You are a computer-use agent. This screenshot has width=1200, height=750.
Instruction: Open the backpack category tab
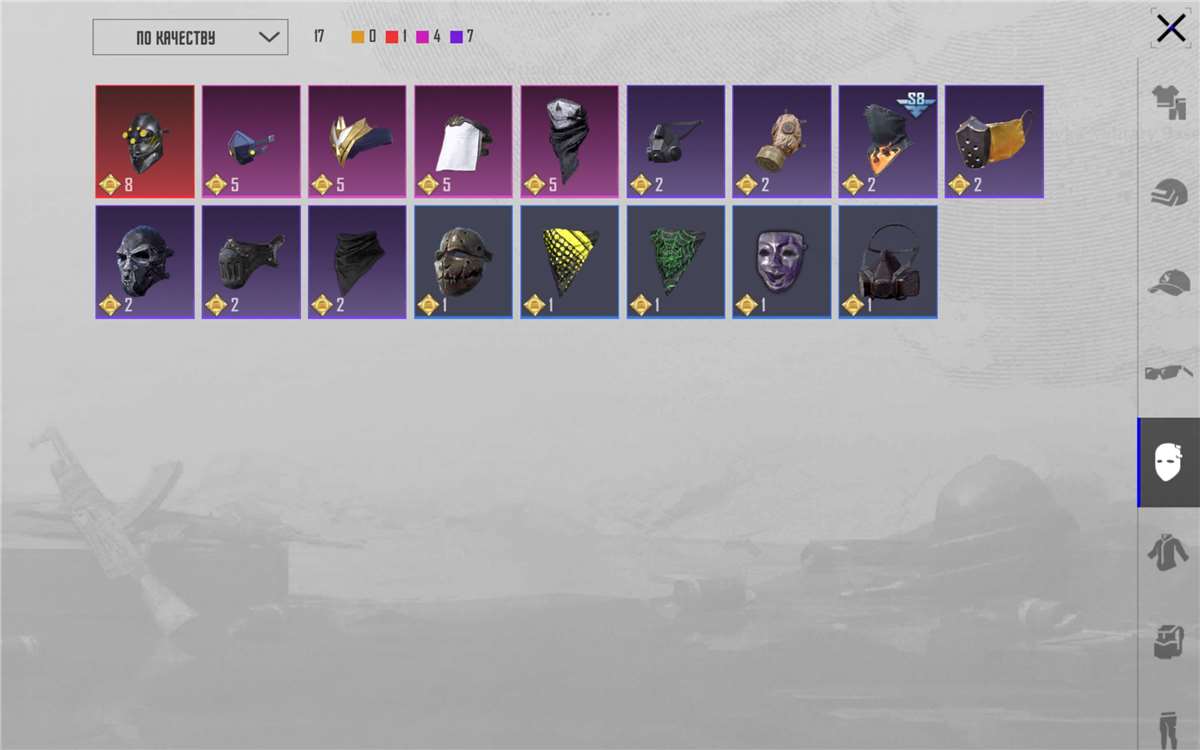(1169, 642)
